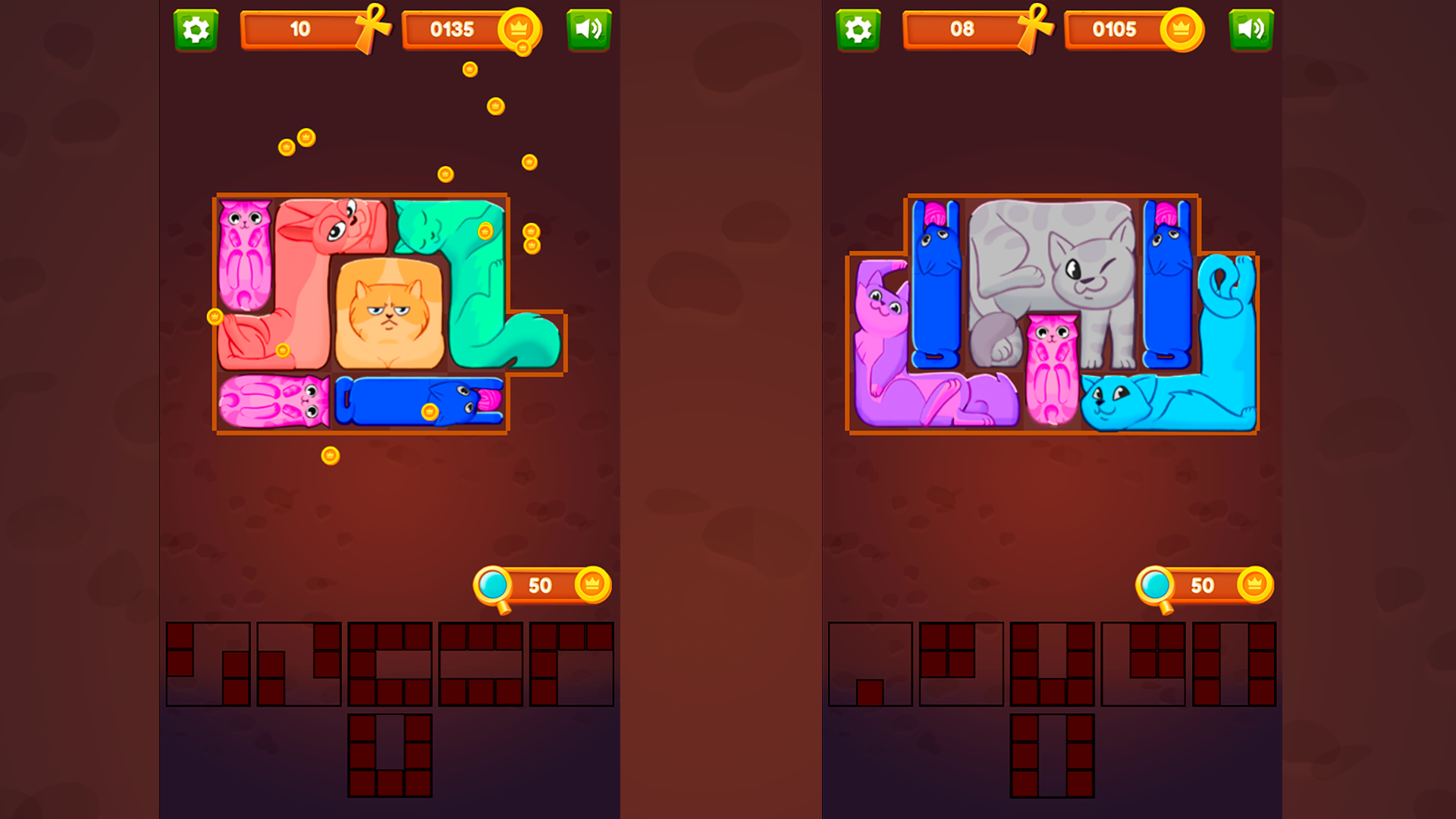Open the settings gear on the right screen
This screenshot has height=819, width=1456.
click(856, 30)
